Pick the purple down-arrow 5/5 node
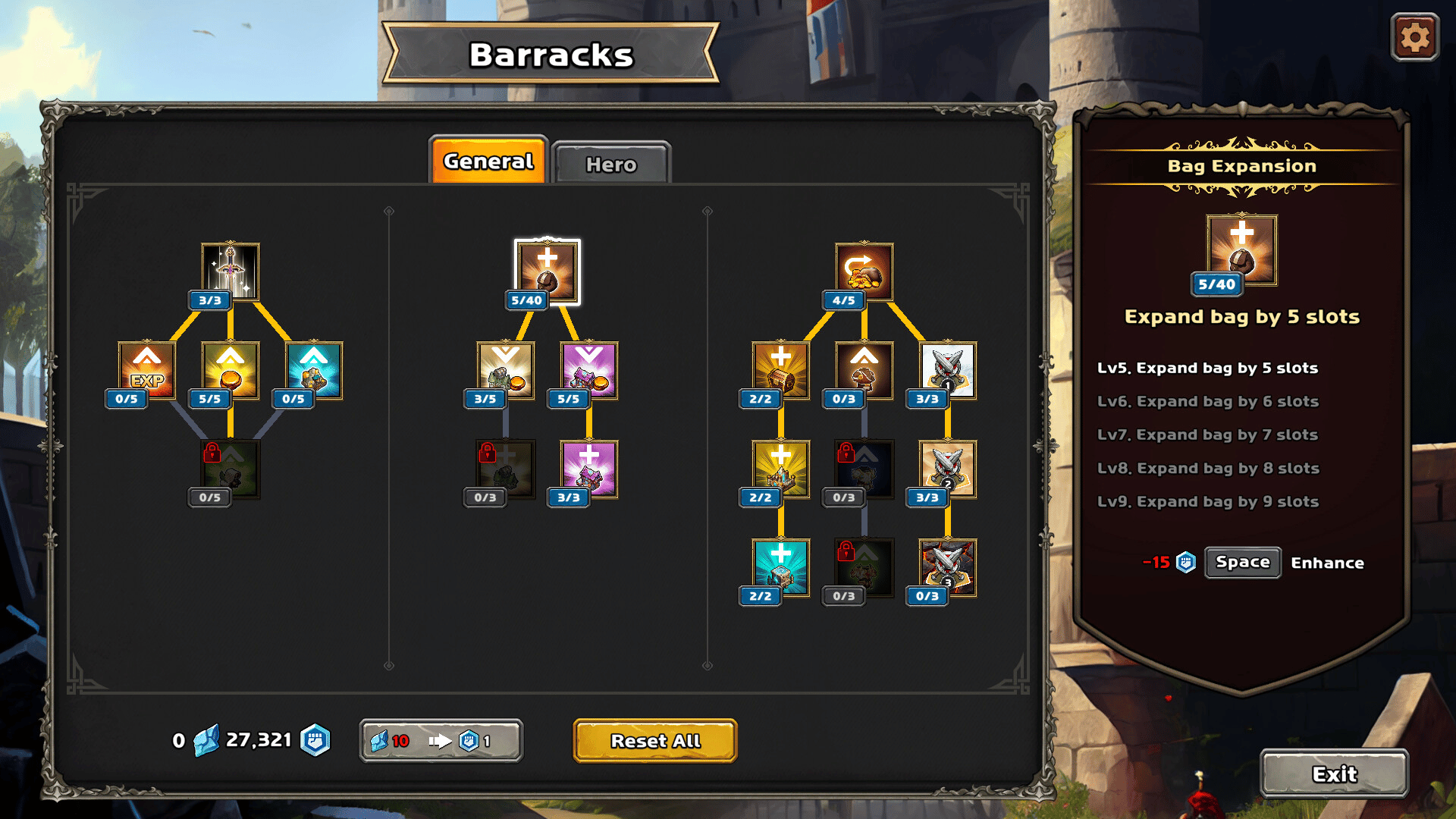 coord(589,370)
